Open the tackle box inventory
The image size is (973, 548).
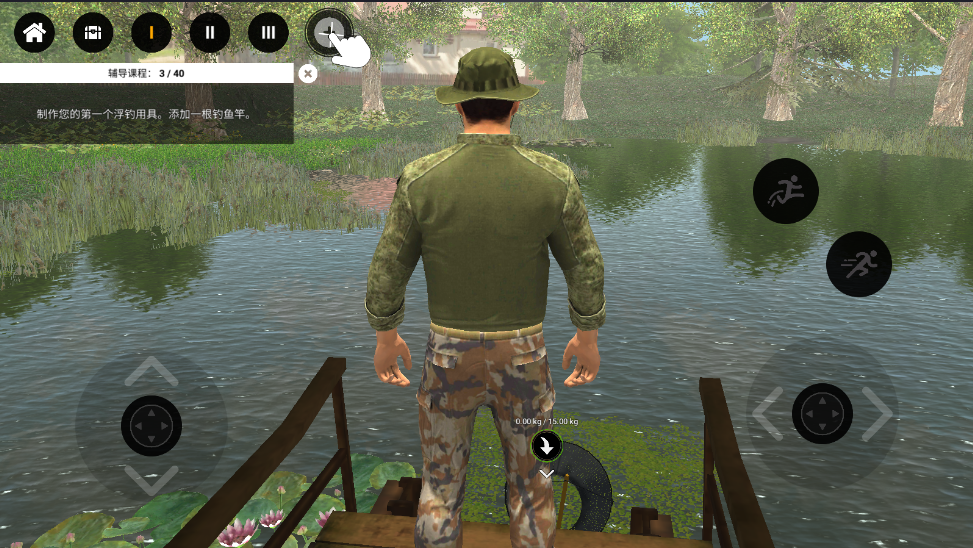click(x=93, y=32)
